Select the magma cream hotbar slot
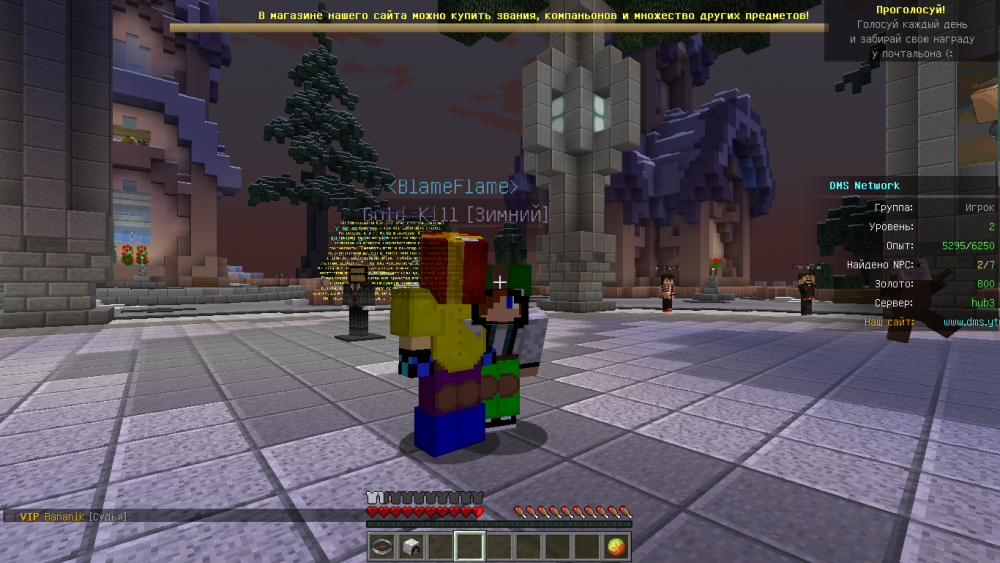The width and height of the screenshot is (1000, 563). pos(618,546)
